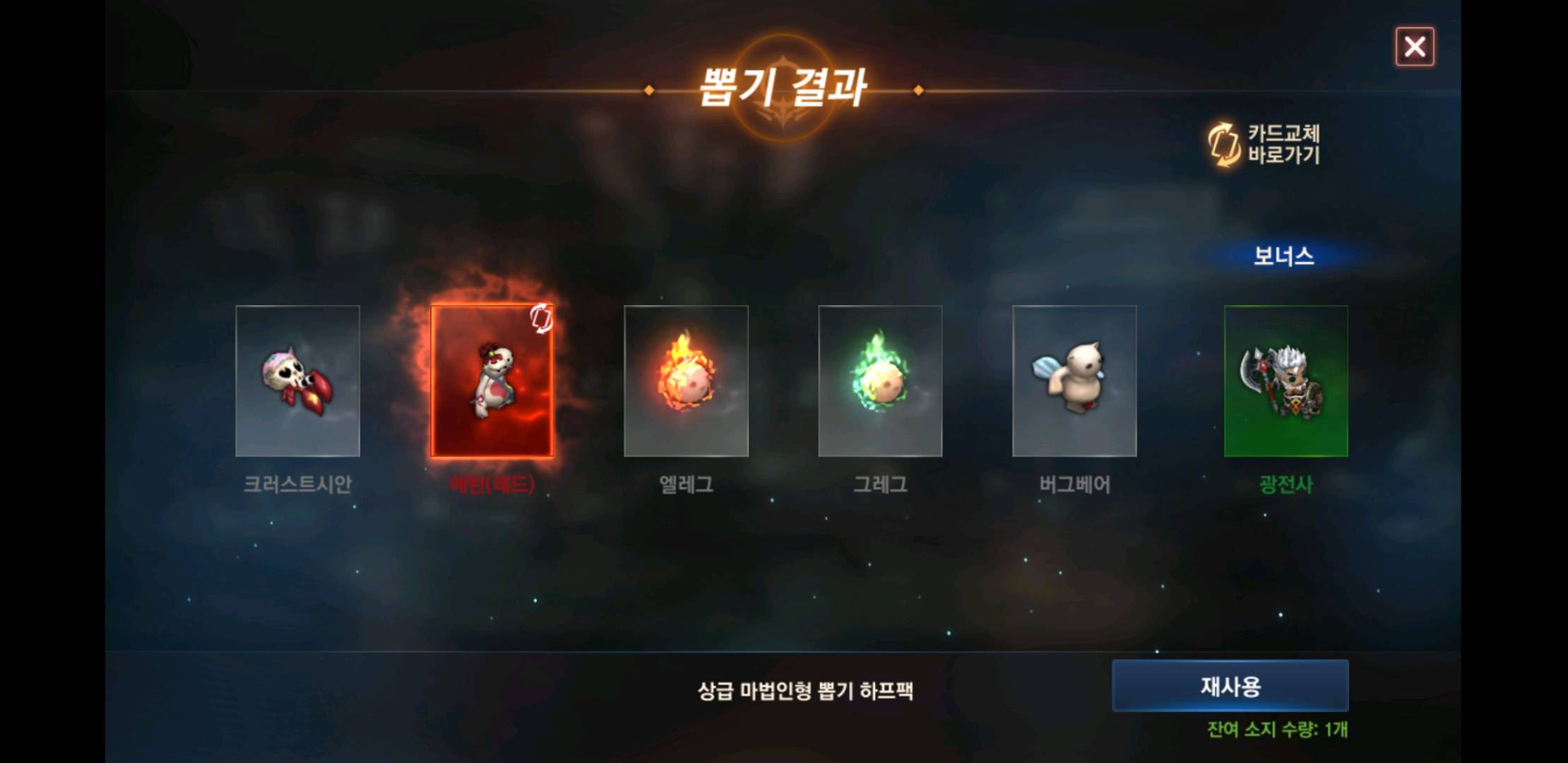
Task: Toggle the highlighted 에틴(레드) card selection
Action: [x=492, y=381]
